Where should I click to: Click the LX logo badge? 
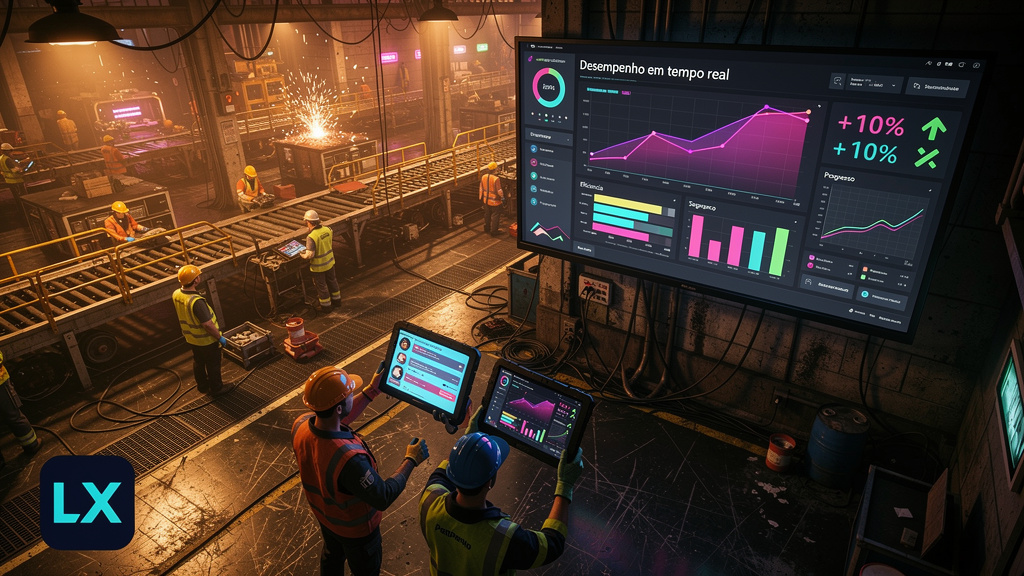coord(87,502)
